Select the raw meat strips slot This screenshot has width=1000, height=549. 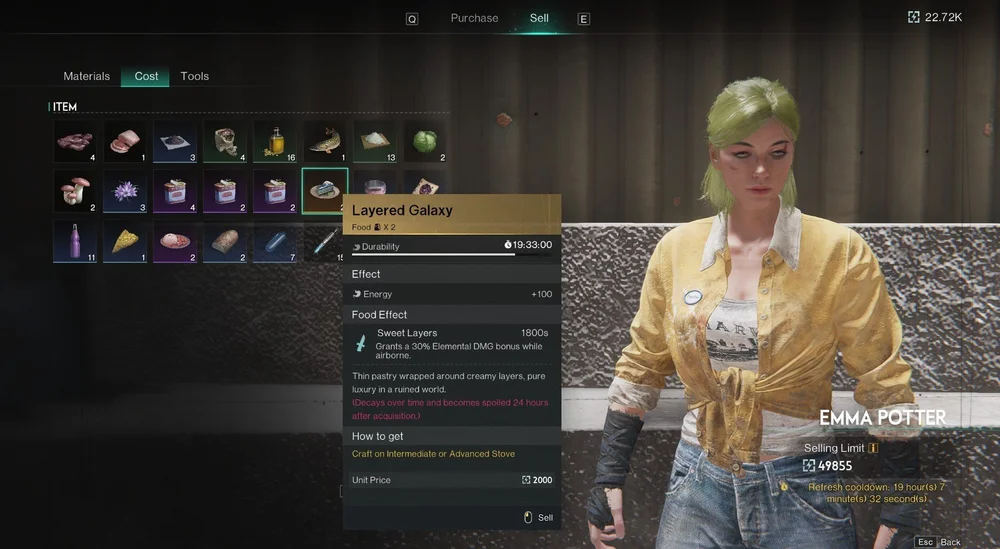pyautogui.click(x=75, y=142)
